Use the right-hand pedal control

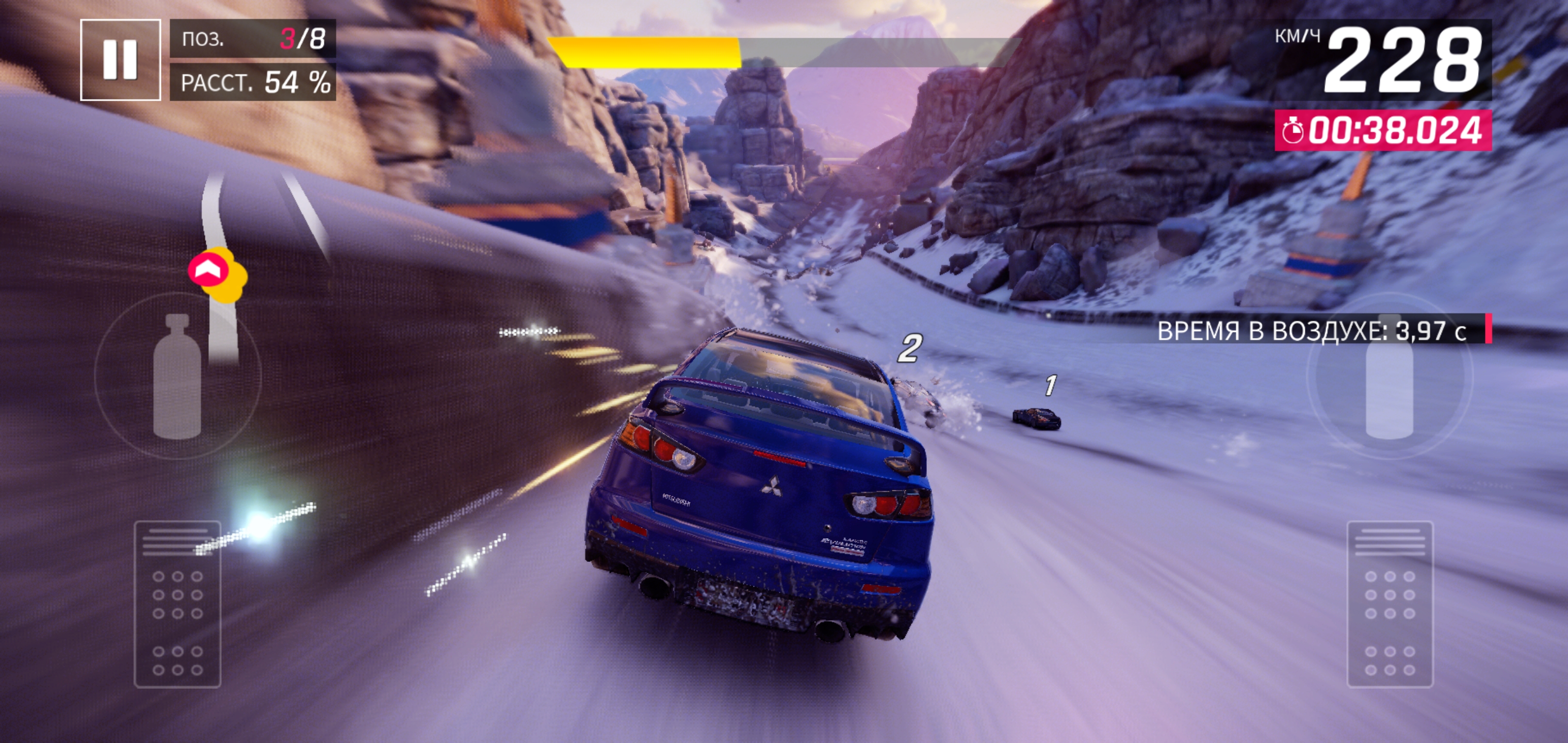(x=1390, y=604)
